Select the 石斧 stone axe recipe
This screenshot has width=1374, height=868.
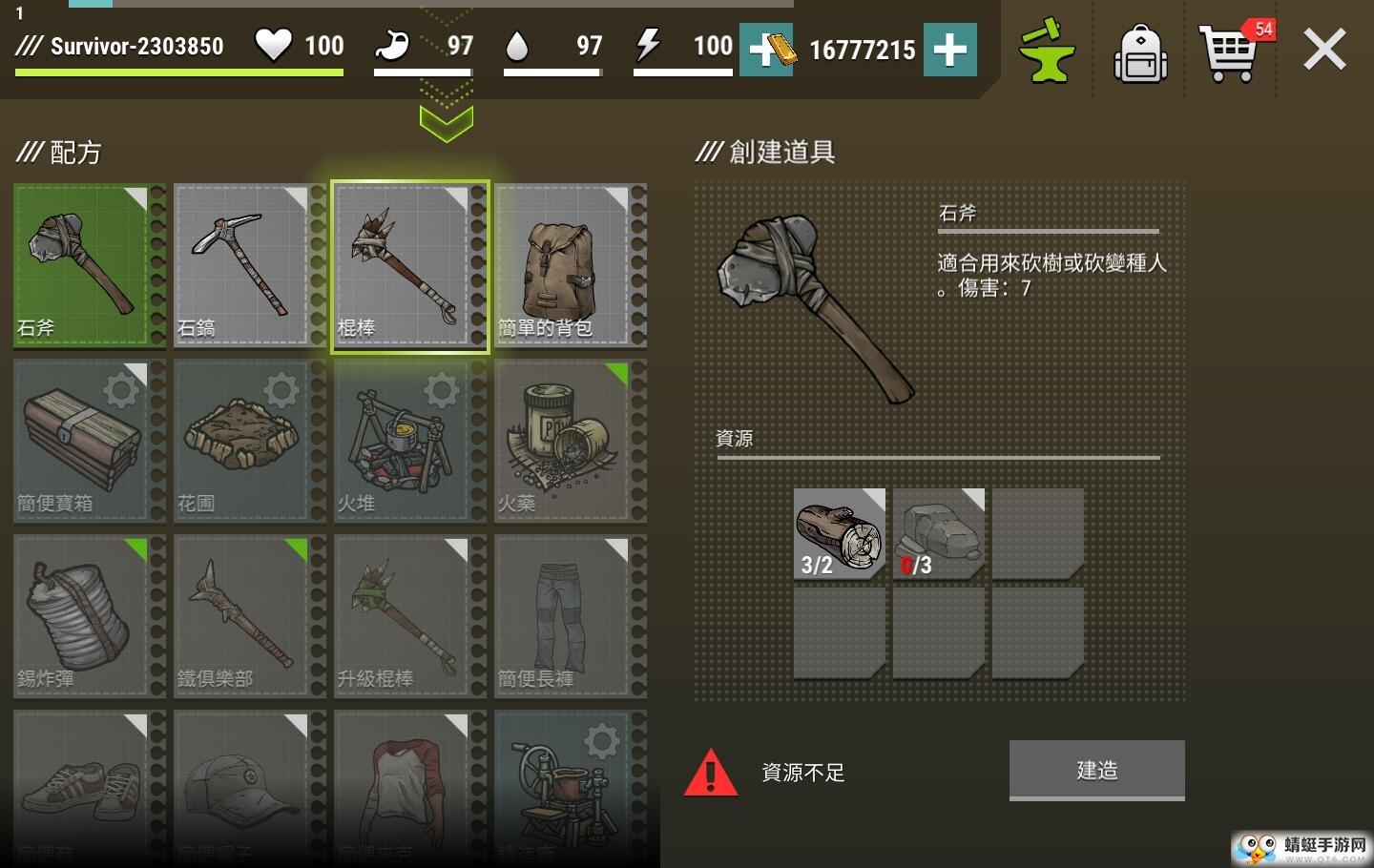83,264
